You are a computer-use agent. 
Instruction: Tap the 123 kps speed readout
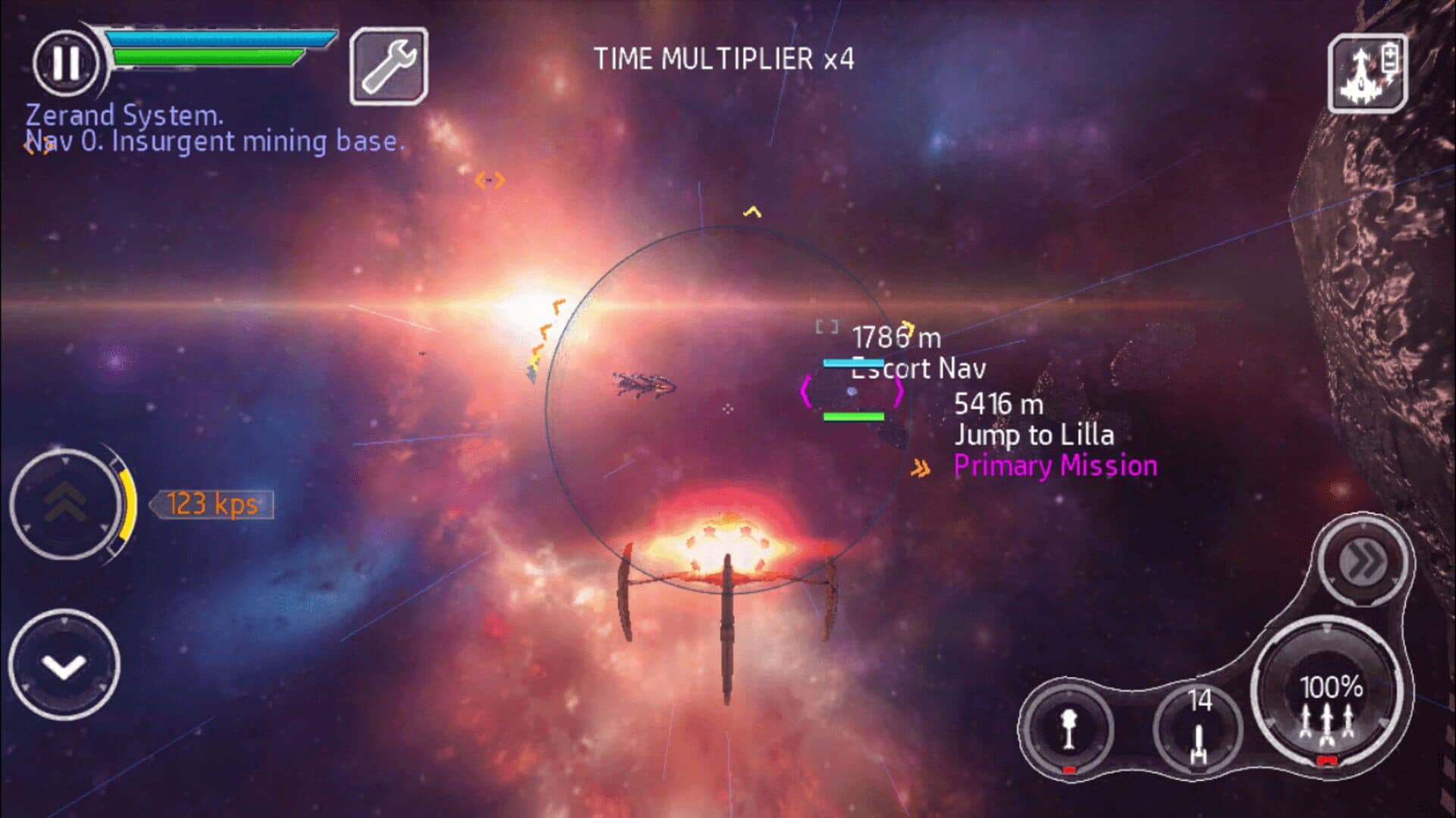(212, 504)
